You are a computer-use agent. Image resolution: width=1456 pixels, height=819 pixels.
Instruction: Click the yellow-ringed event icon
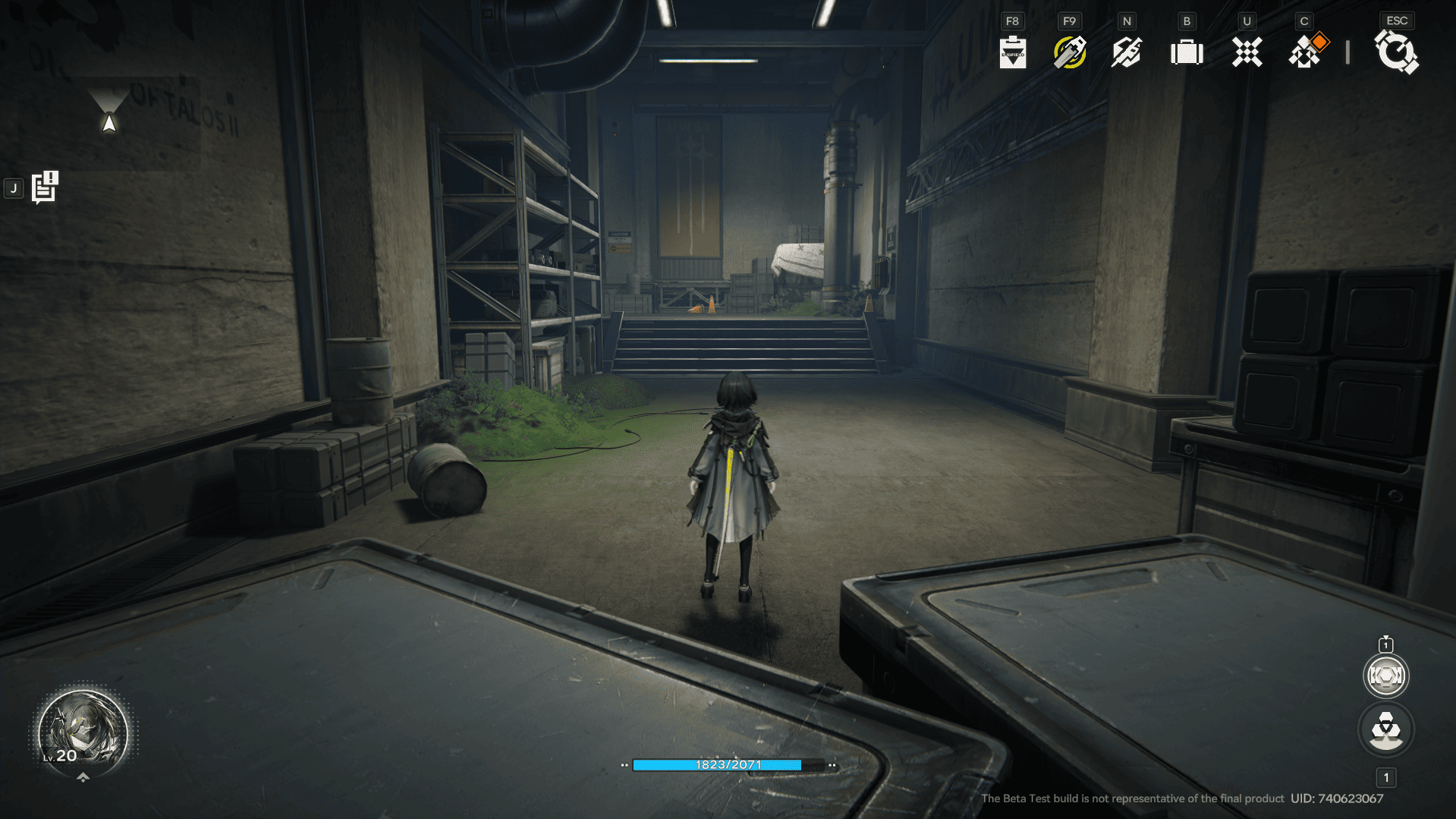(x=1069, y=52)
